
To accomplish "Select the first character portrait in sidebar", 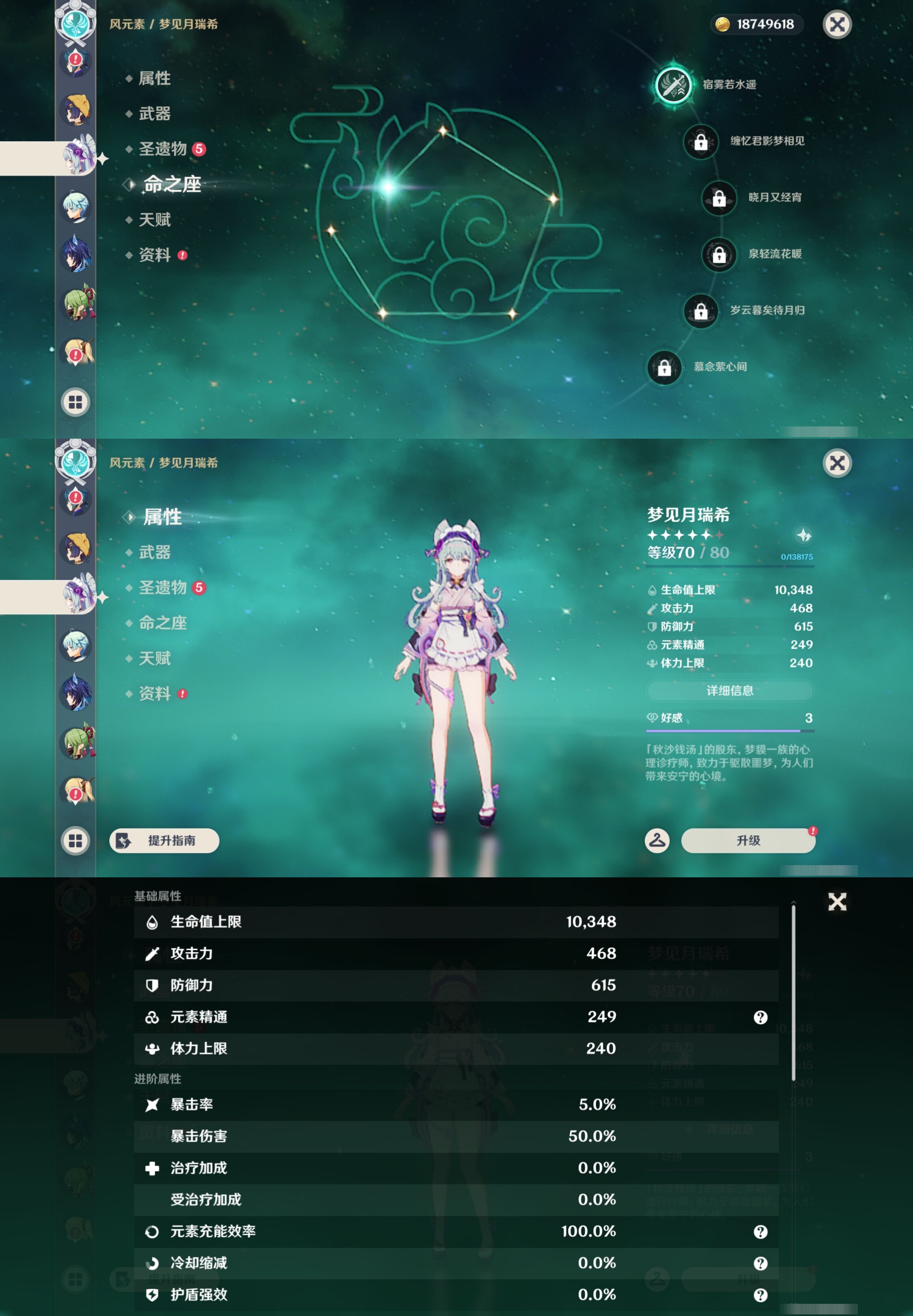I will [75, 63].
